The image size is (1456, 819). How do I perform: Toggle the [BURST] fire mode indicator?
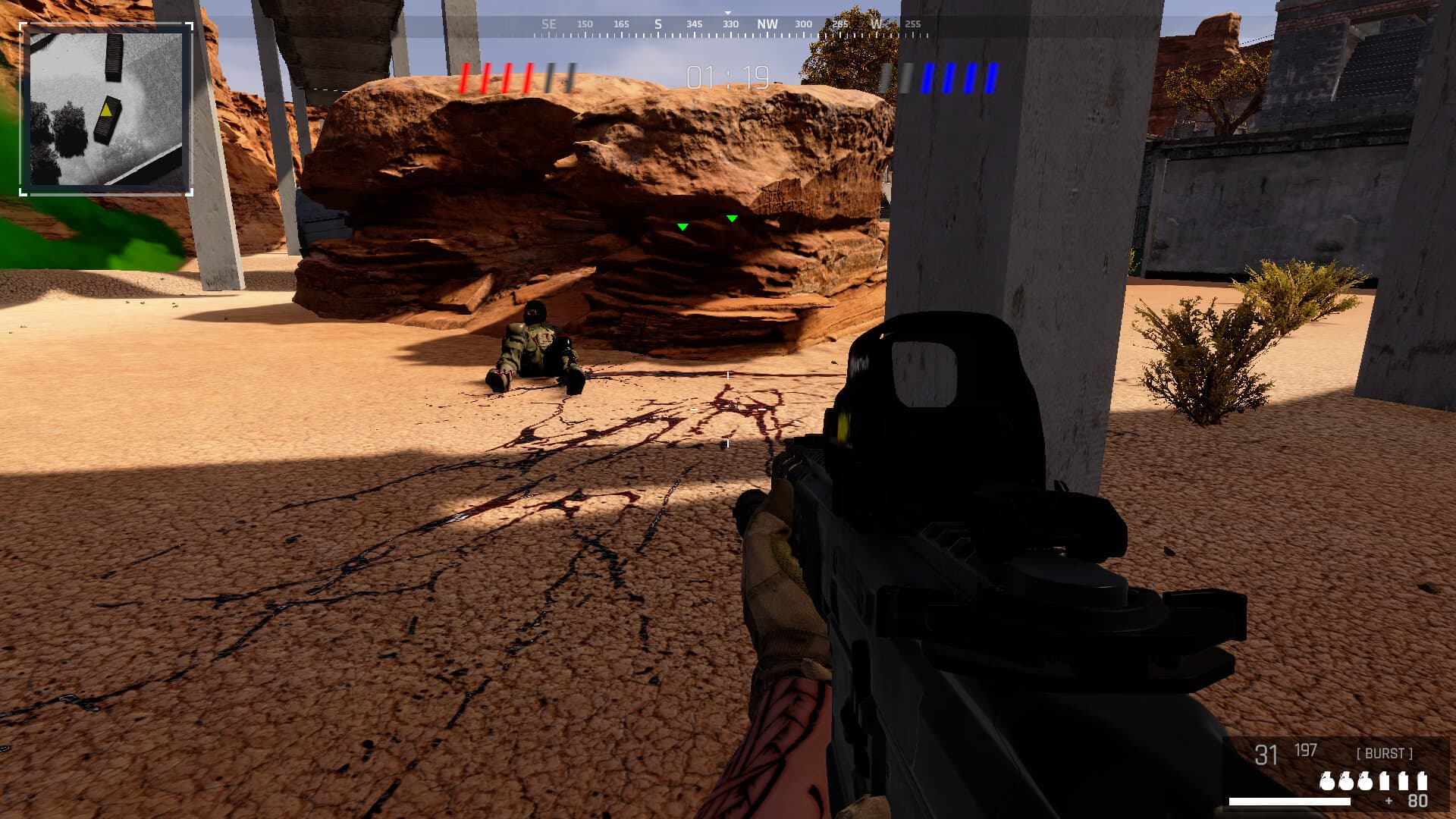pyautogui.click(x=1384, y=753)
